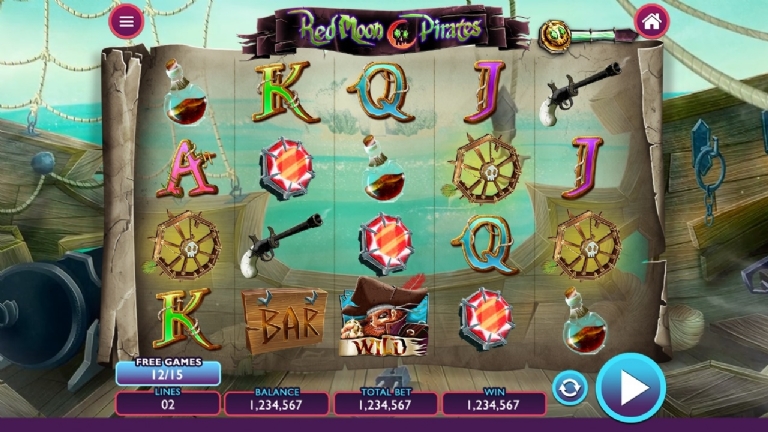The image size is (768, 432).
Task: Open the hamburger menu
Action: point(126,20)
